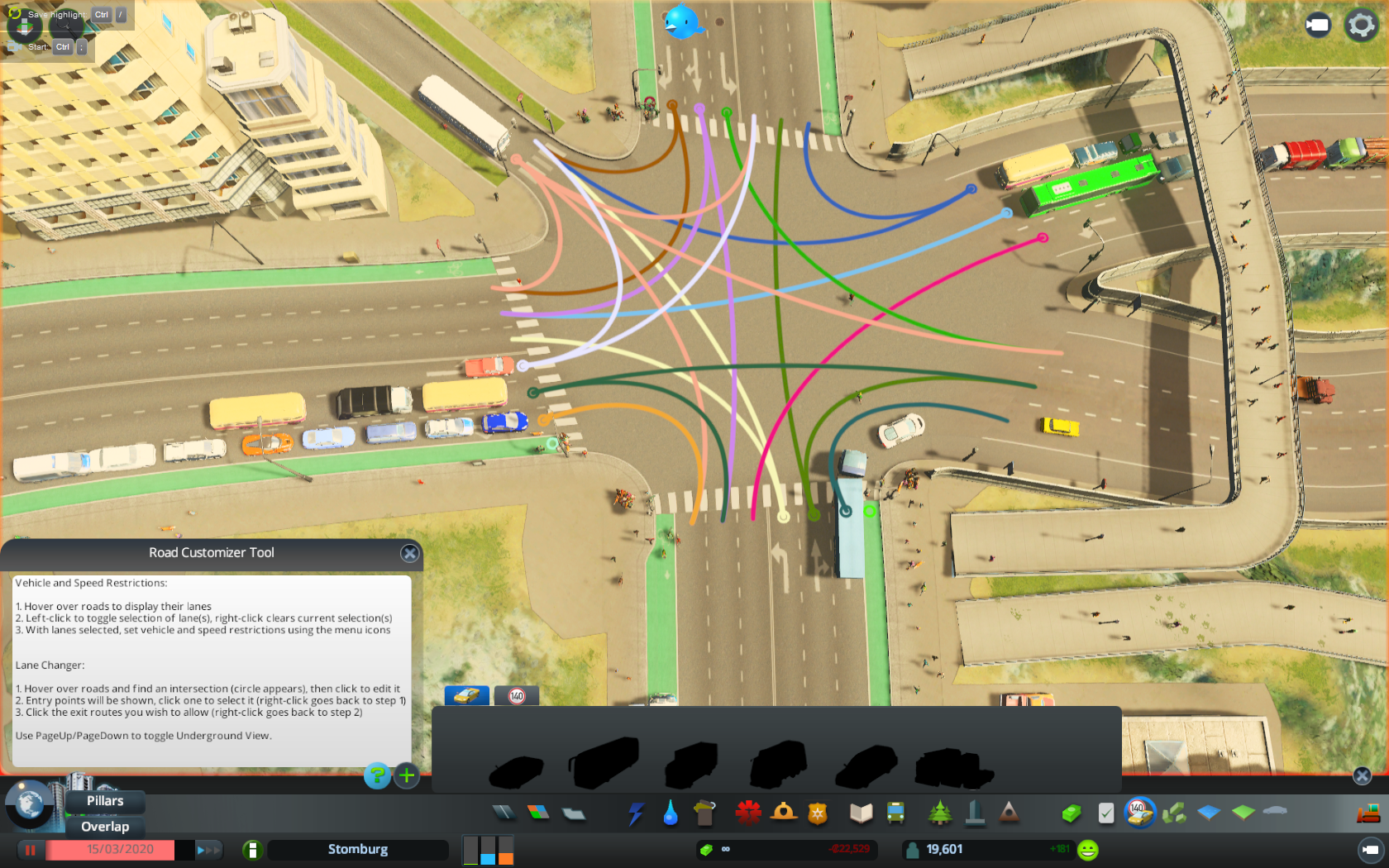
Task: Close the Road Customizer Tool panel
Action: coord(409,553)
